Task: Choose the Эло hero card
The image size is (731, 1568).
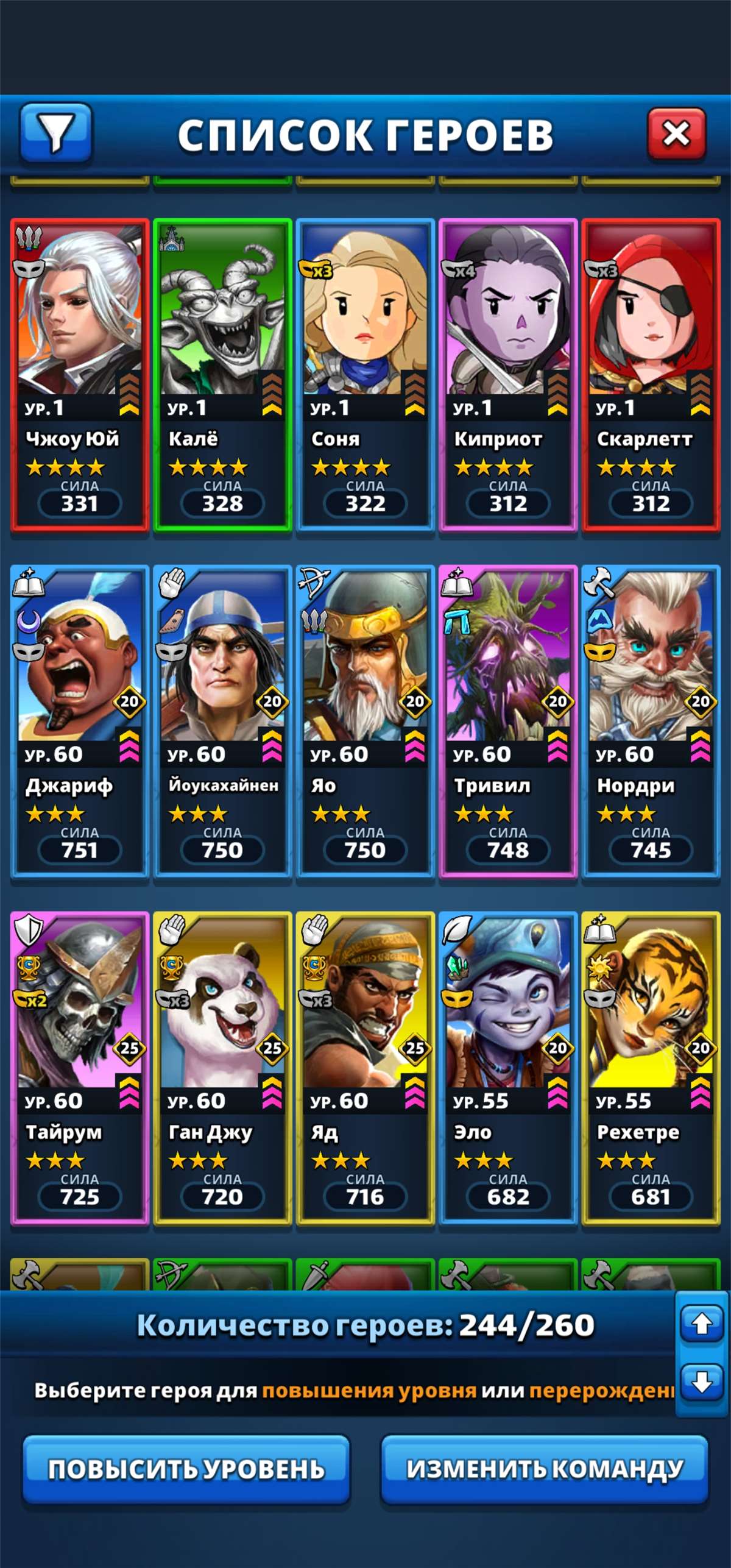Action: point(508,1068)
